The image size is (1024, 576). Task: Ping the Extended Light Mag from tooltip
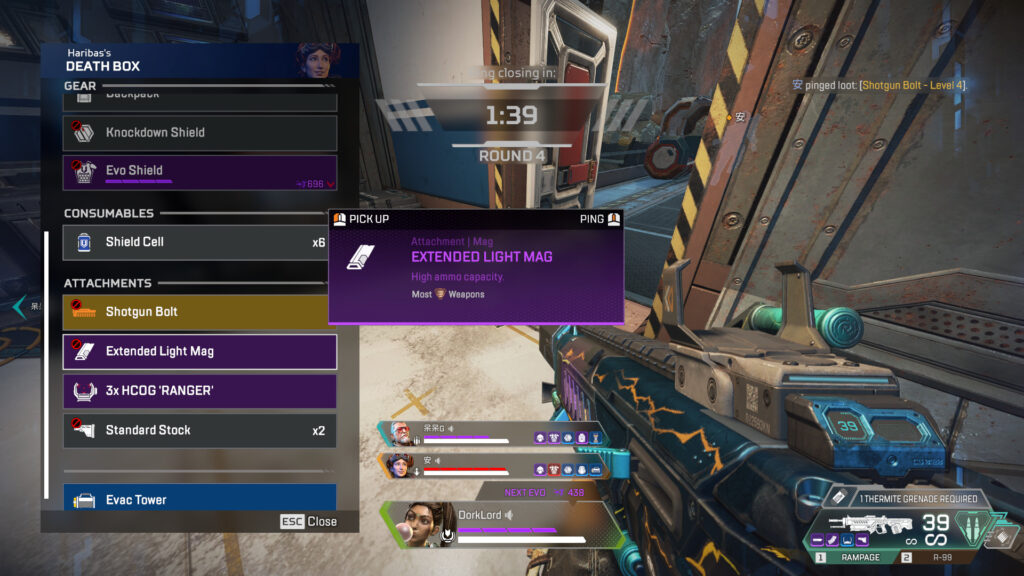click(600, 219)
